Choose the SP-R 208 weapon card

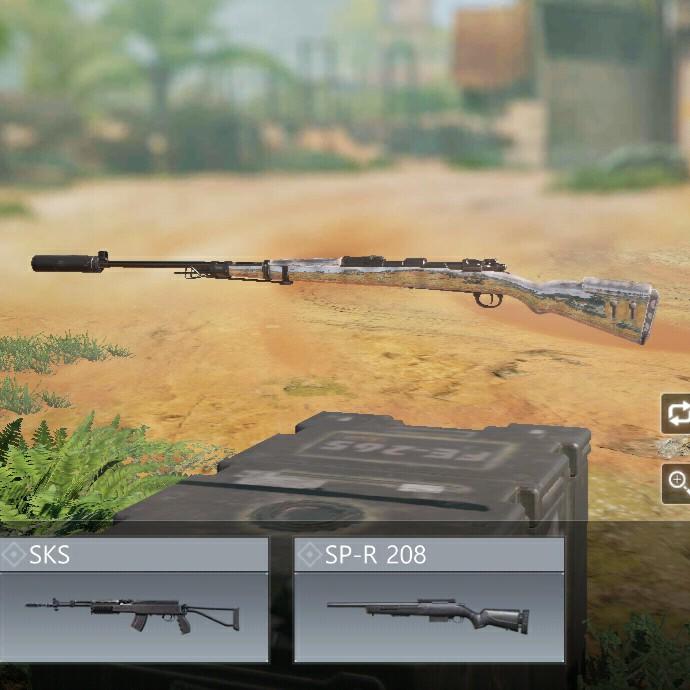pos(429,600)
